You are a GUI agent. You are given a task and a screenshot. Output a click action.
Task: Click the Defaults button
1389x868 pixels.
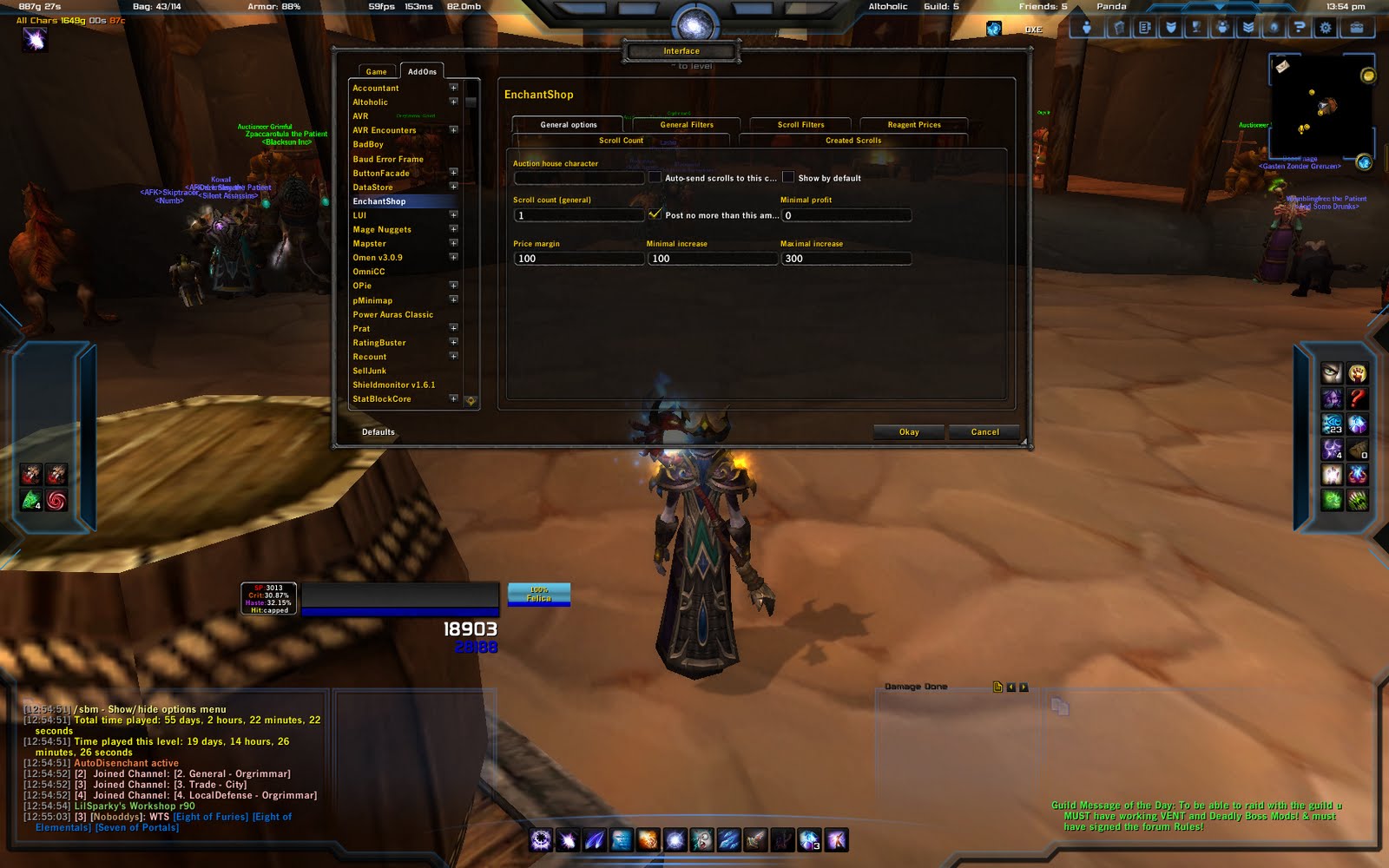pos(378,431)
